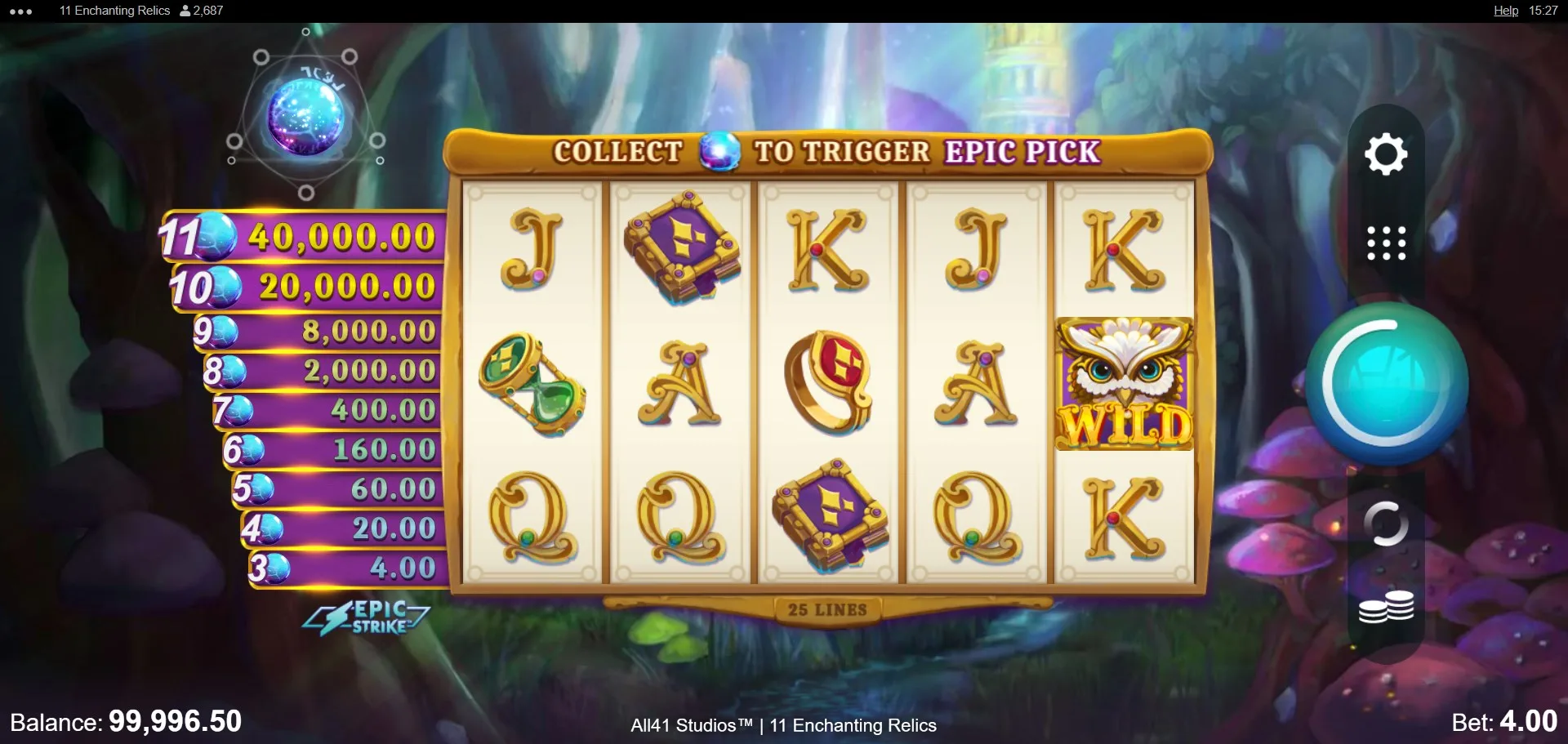Viewport: 1568px width, 744px height.
Task: Open the dotted grid menu
Action: coord(1386,243)
